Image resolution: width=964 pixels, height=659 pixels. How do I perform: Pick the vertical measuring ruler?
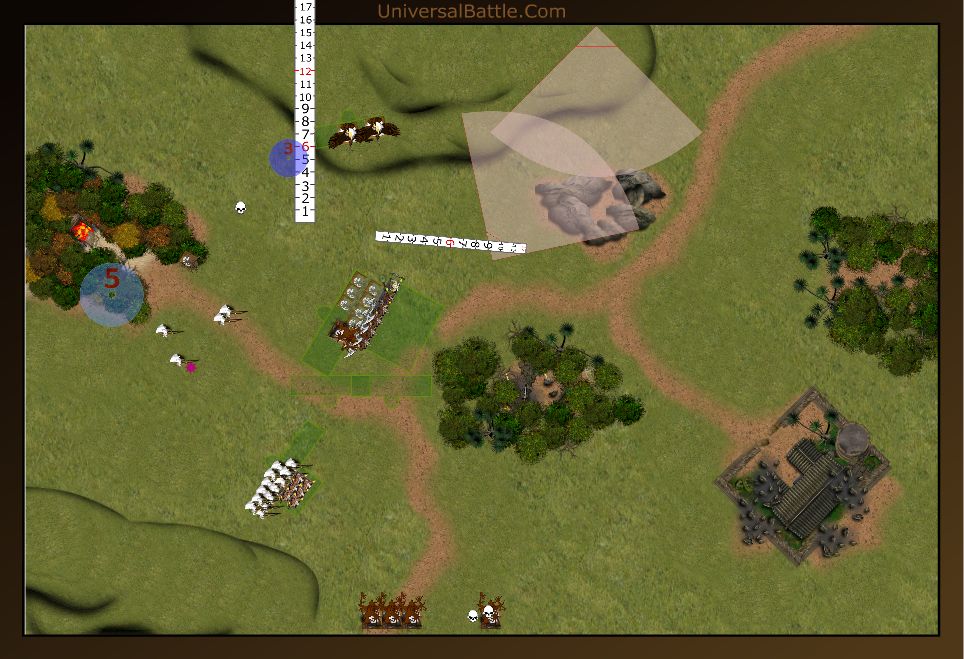[x=305, y=110]
